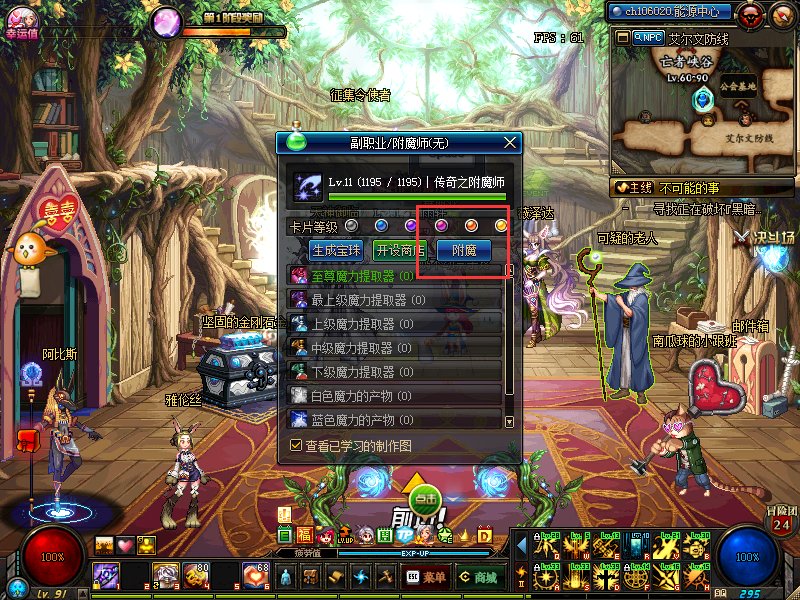Toggle the 查看已学习的制作图 checkbox
Image resolution: width=800 pixels, height=600 pixels.
(296, 445)
